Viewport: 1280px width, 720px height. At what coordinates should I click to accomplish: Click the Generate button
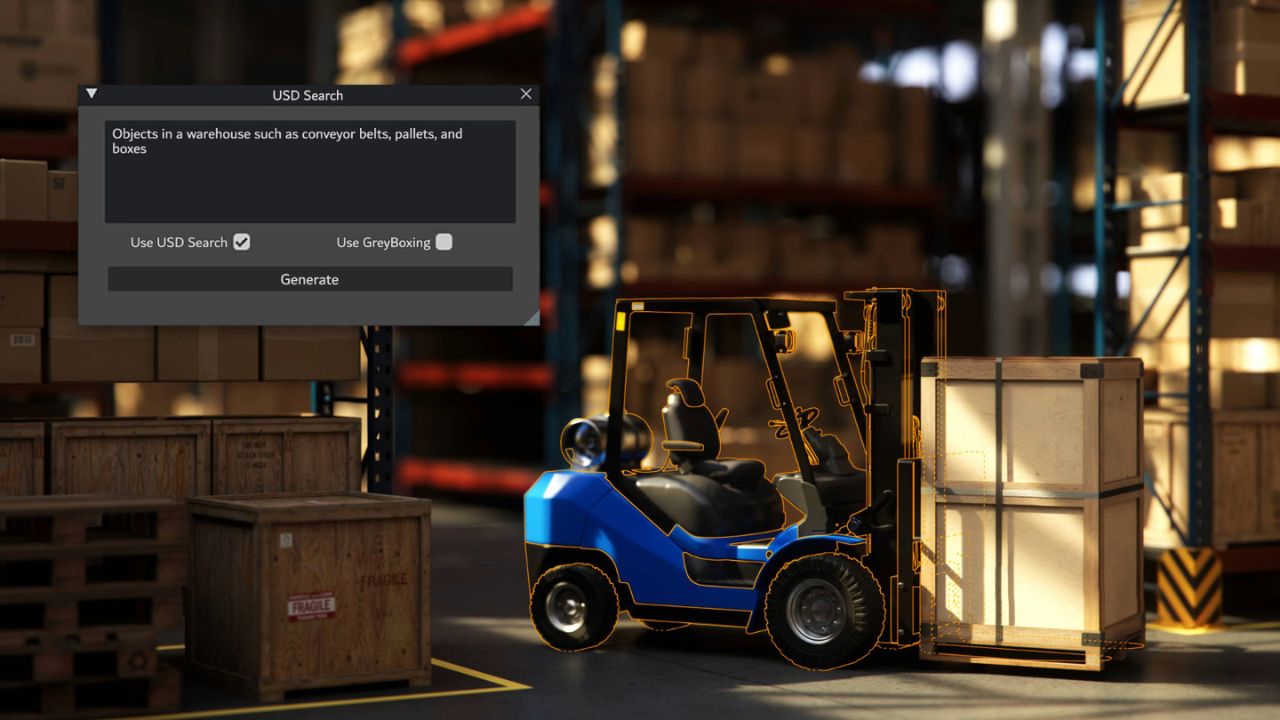pos(309,279)
